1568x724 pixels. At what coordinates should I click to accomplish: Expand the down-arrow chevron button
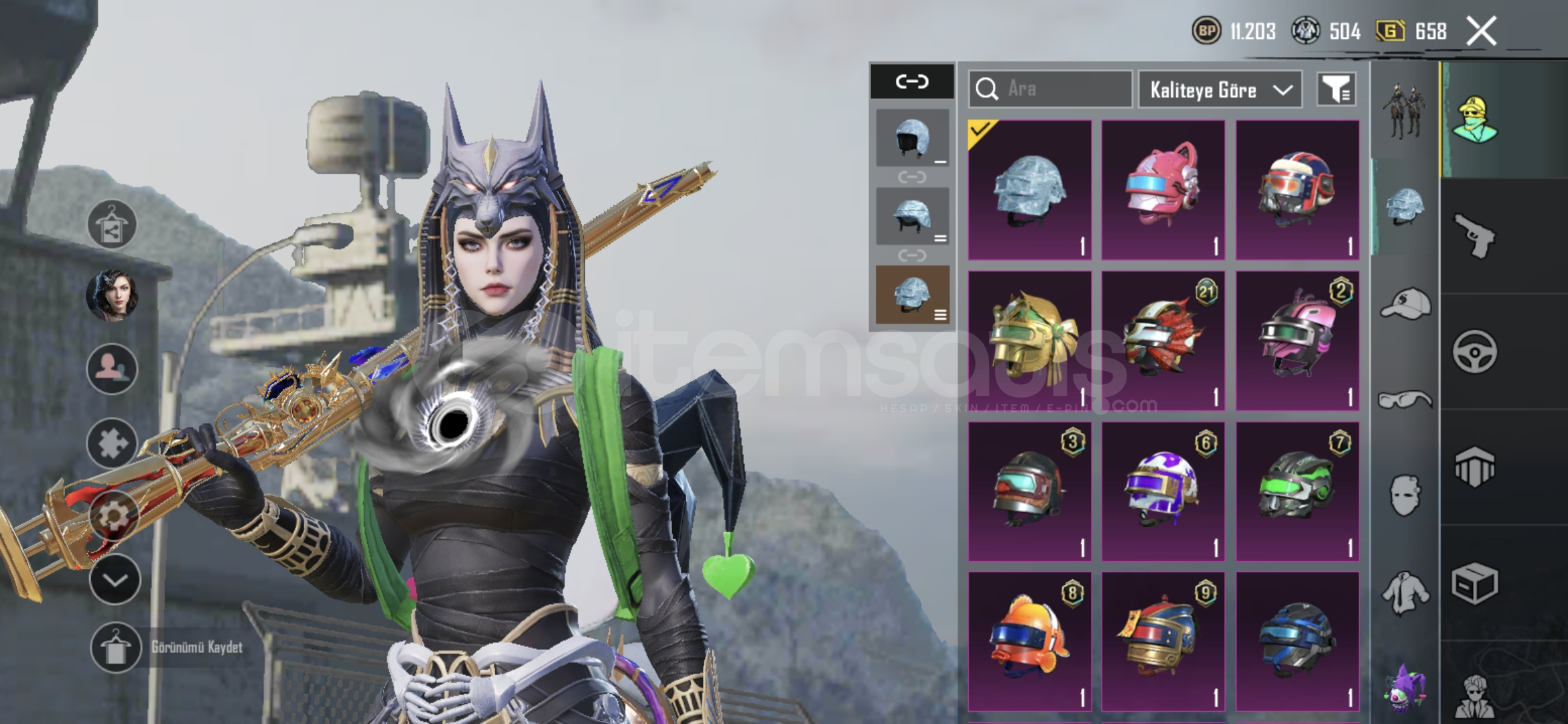click(x=115, y=580)
